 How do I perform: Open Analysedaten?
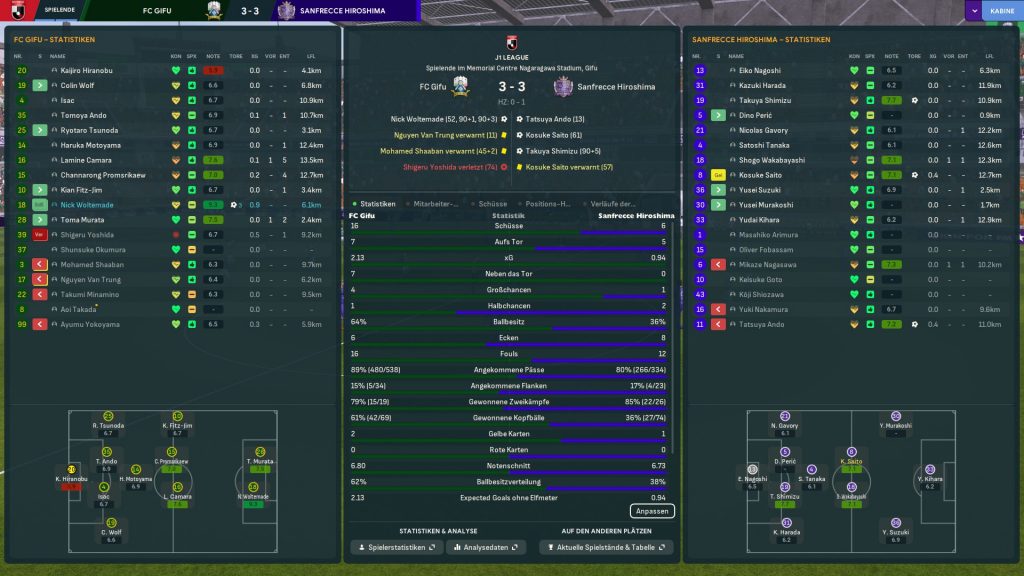486,547
